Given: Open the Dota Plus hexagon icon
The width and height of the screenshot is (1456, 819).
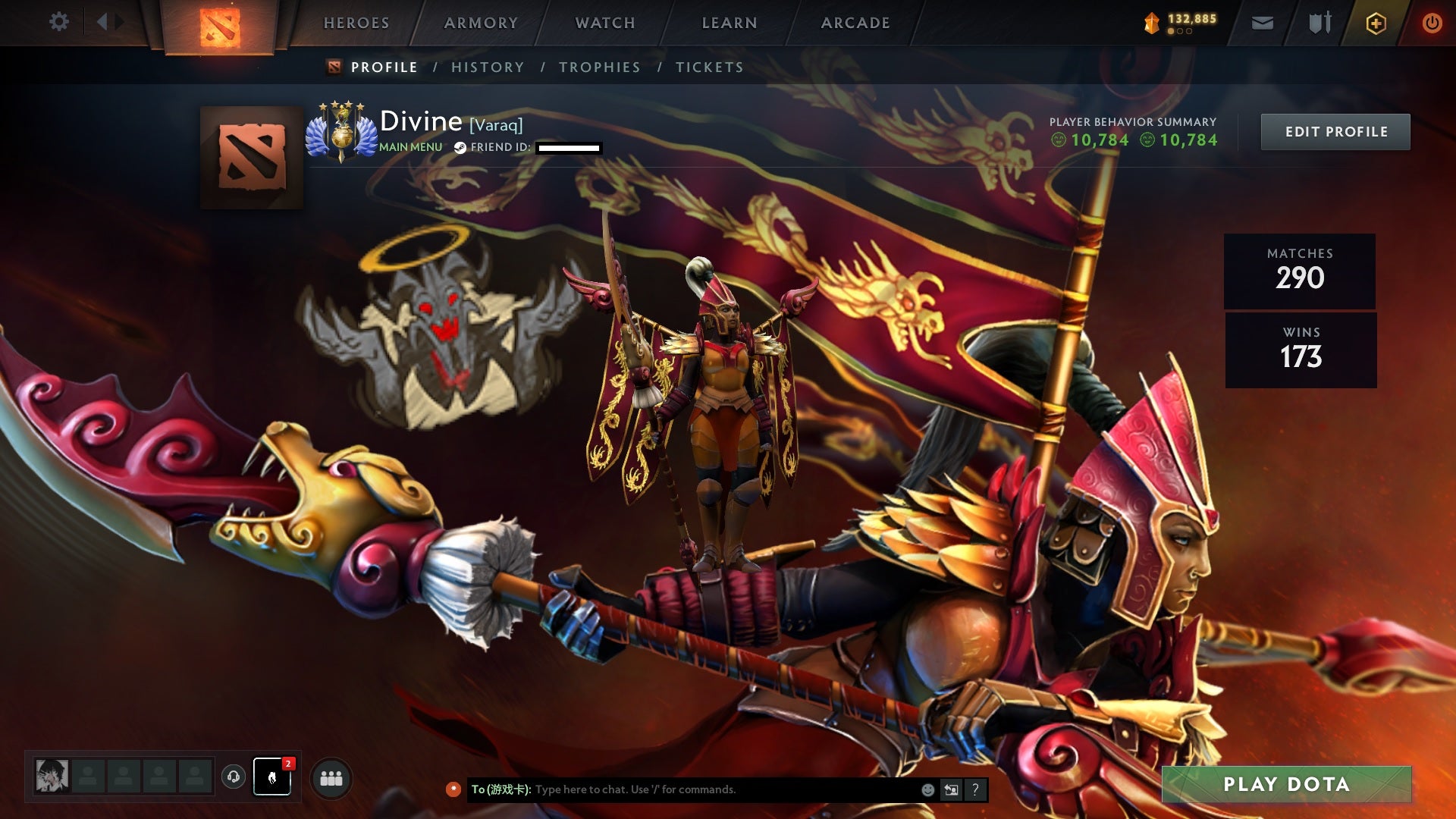Looking at the screenshot, I should 1376,23.
